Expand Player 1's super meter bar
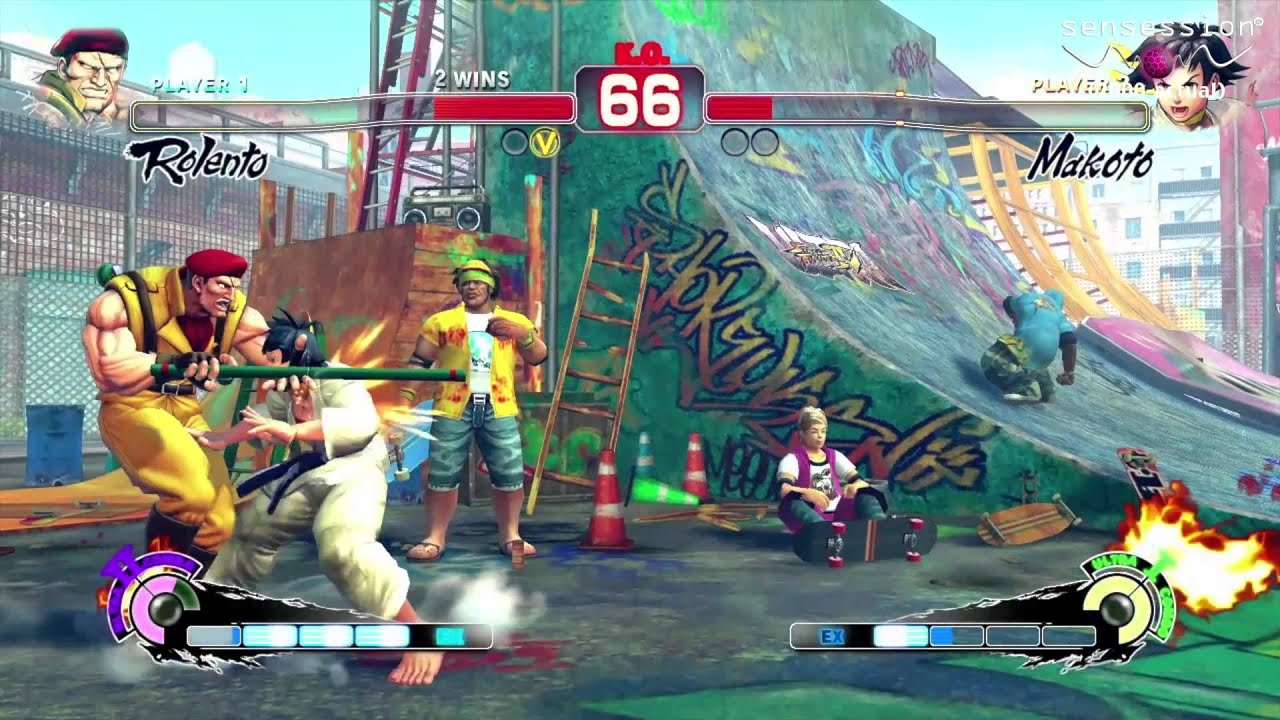Image resolution: width=1280 pixels, height=720 pixels. [x=340, y=633]
